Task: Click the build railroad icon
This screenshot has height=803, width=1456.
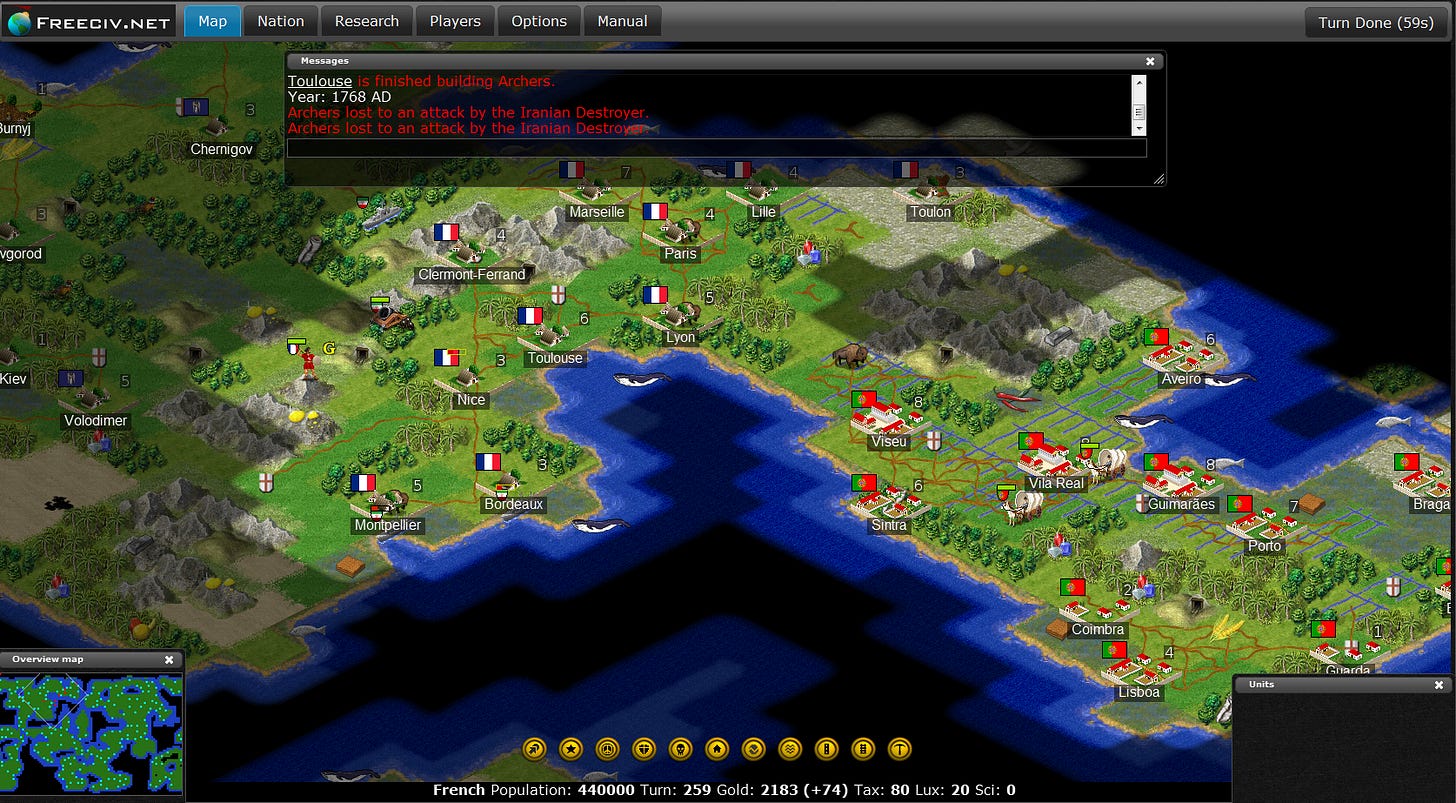Action: (x=862, y=749)
